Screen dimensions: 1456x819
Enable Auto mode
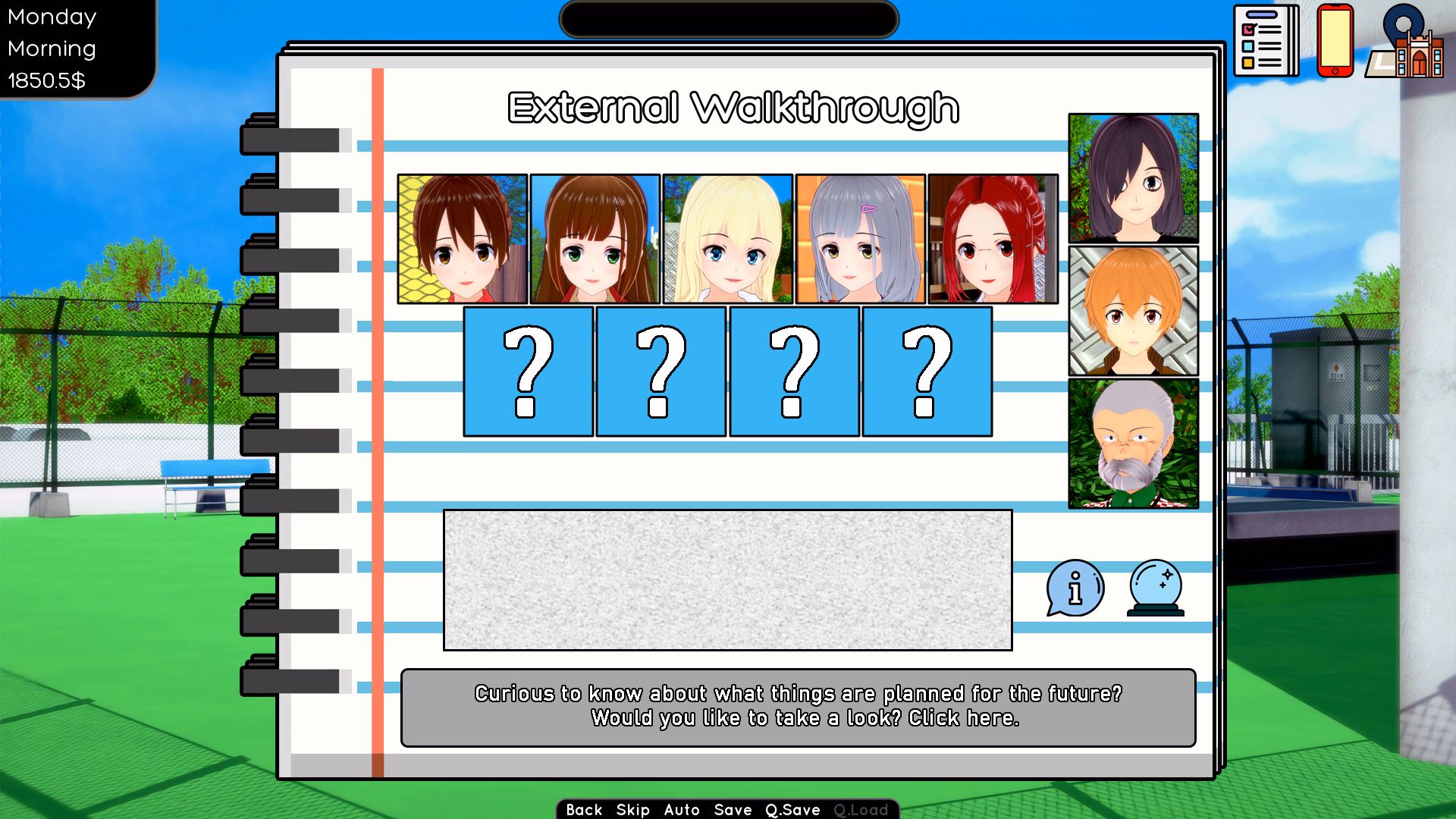coord(682,810)
